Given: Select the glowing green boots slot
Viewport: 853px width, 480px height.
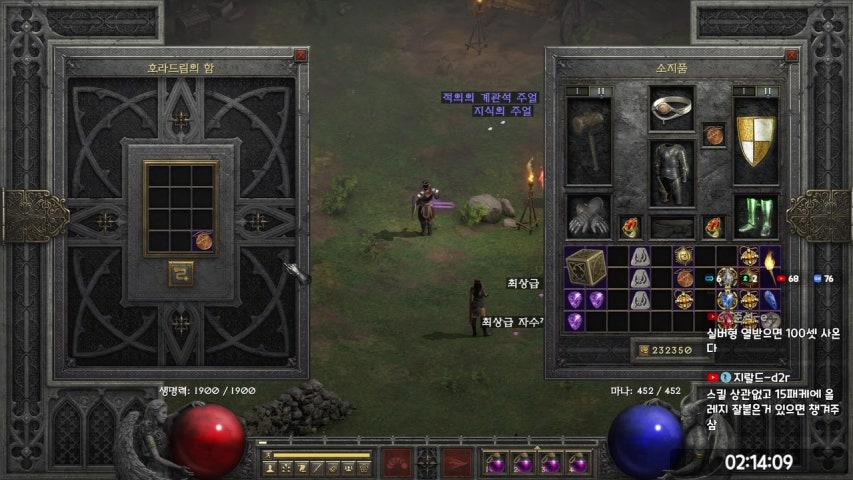Looking at the screenshot, I should pos(756,214).
